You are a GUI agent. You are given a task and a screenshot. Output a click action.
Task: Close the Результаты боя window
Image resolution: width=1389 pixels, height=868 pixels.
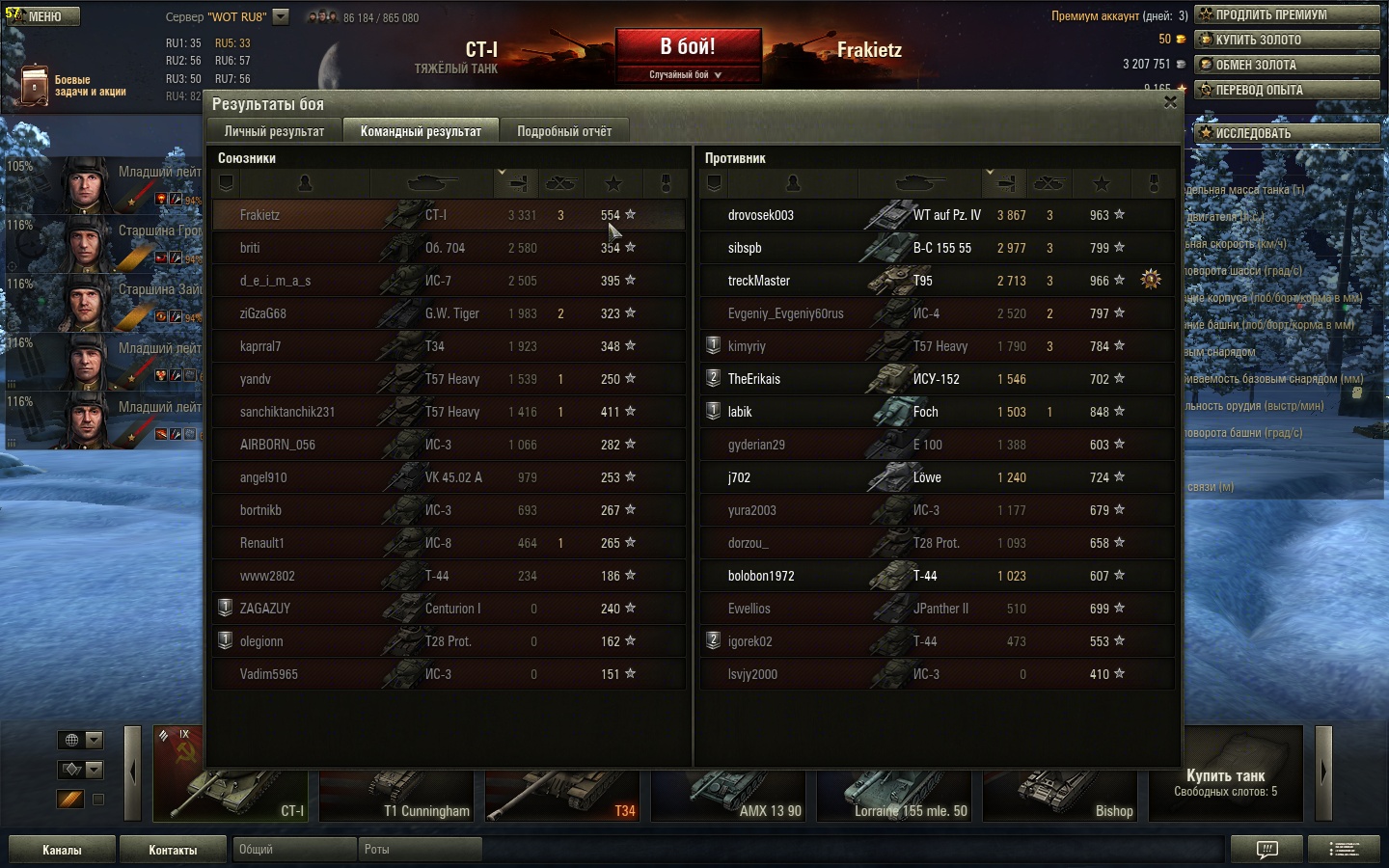tap(1170, 102)
